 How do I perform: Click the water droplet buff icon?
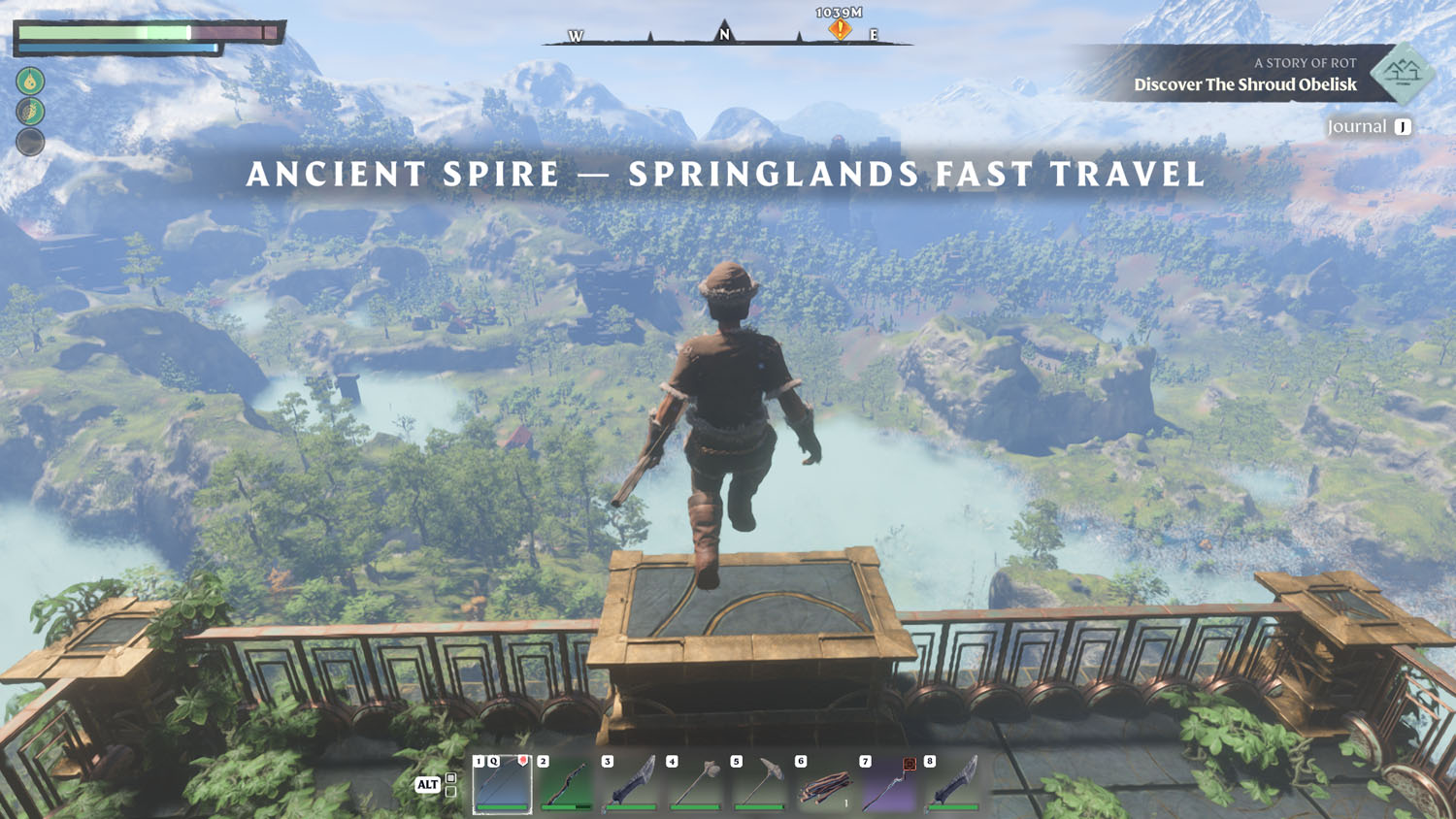(x=30, y=81)
